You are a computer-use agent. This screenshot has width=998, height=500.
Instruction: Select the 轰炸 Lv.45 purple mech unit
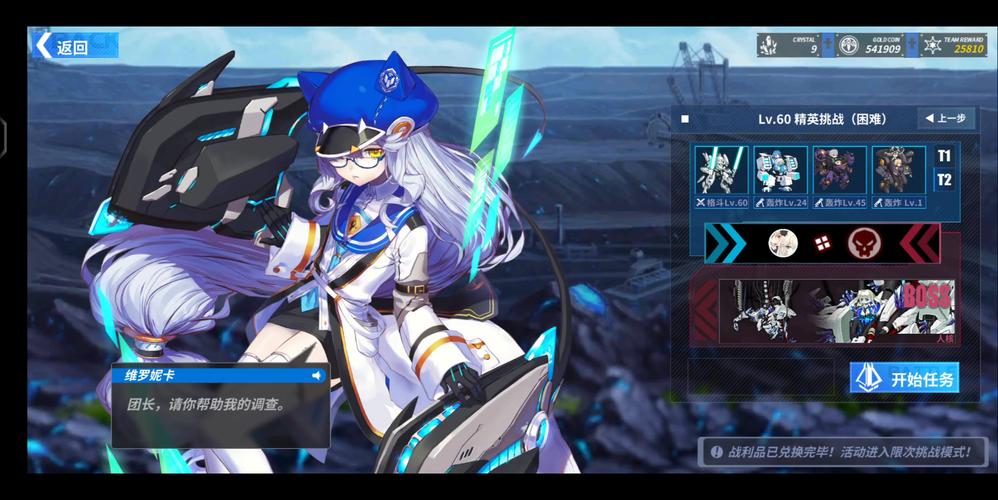tap(839, 171)
